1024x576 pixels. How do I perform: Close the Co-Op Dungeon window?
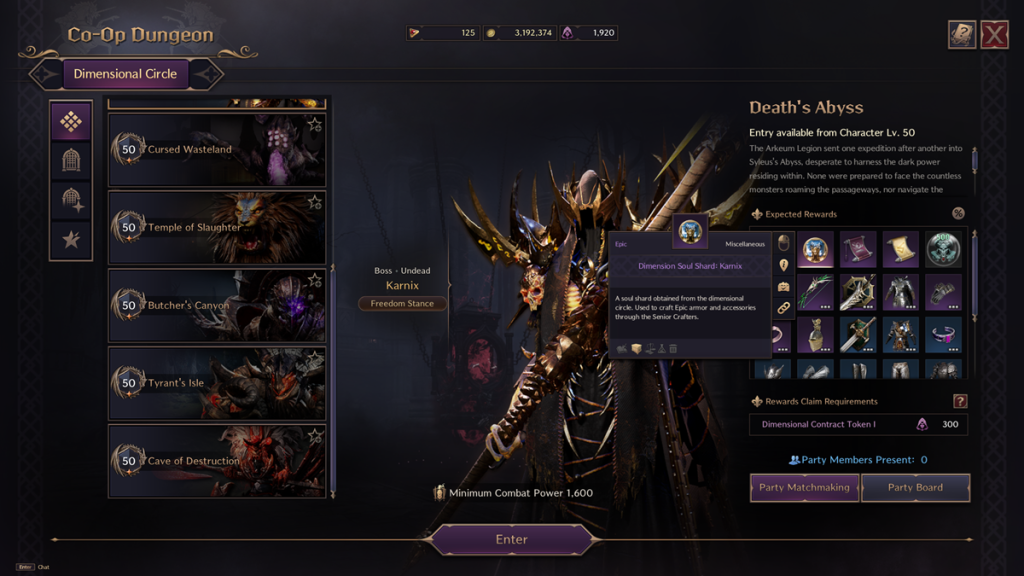tap(994, 35)
